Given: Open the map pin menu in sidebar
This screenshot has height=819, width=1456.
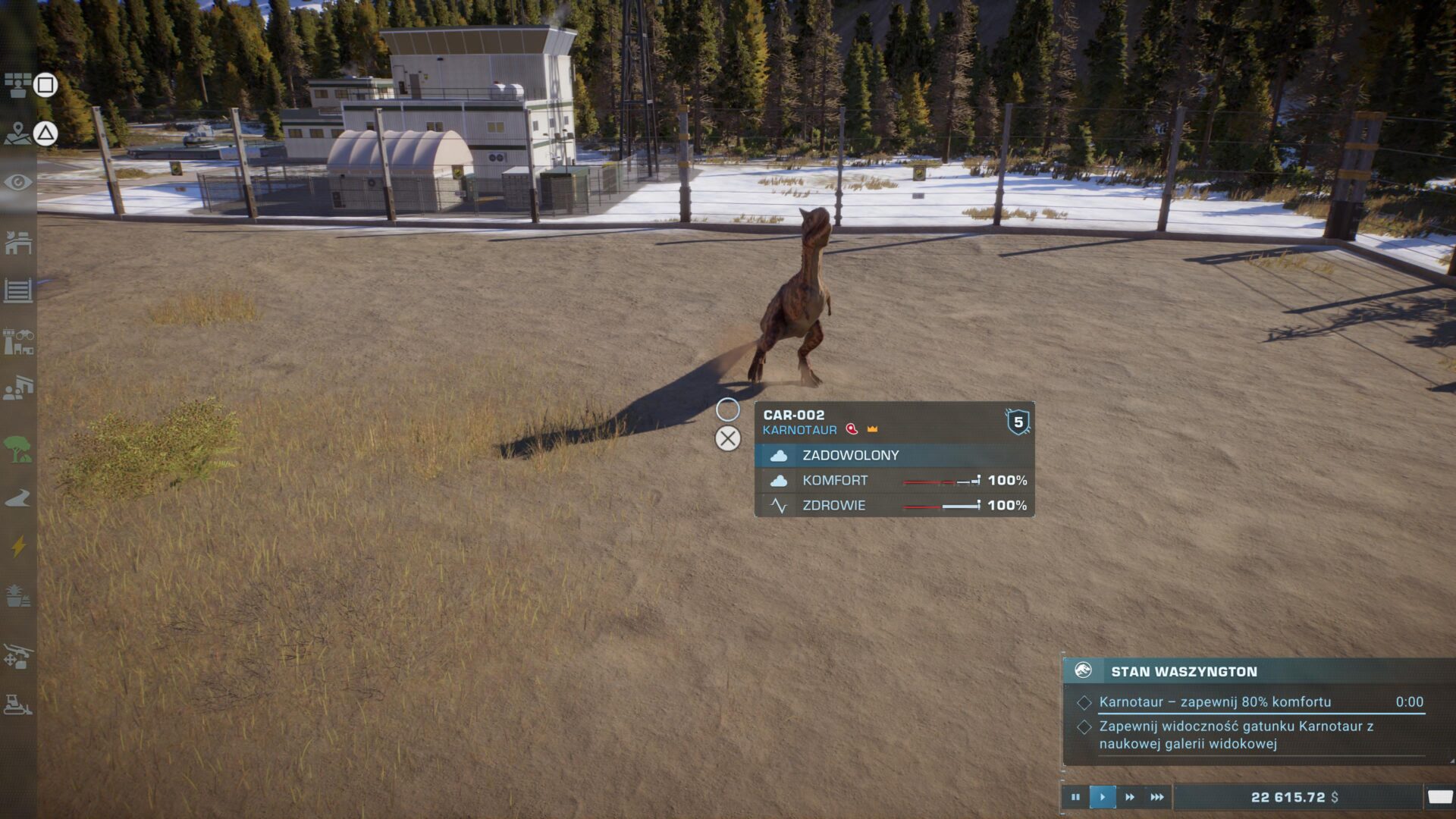Looking at the screenshot, I should (17, 134).
